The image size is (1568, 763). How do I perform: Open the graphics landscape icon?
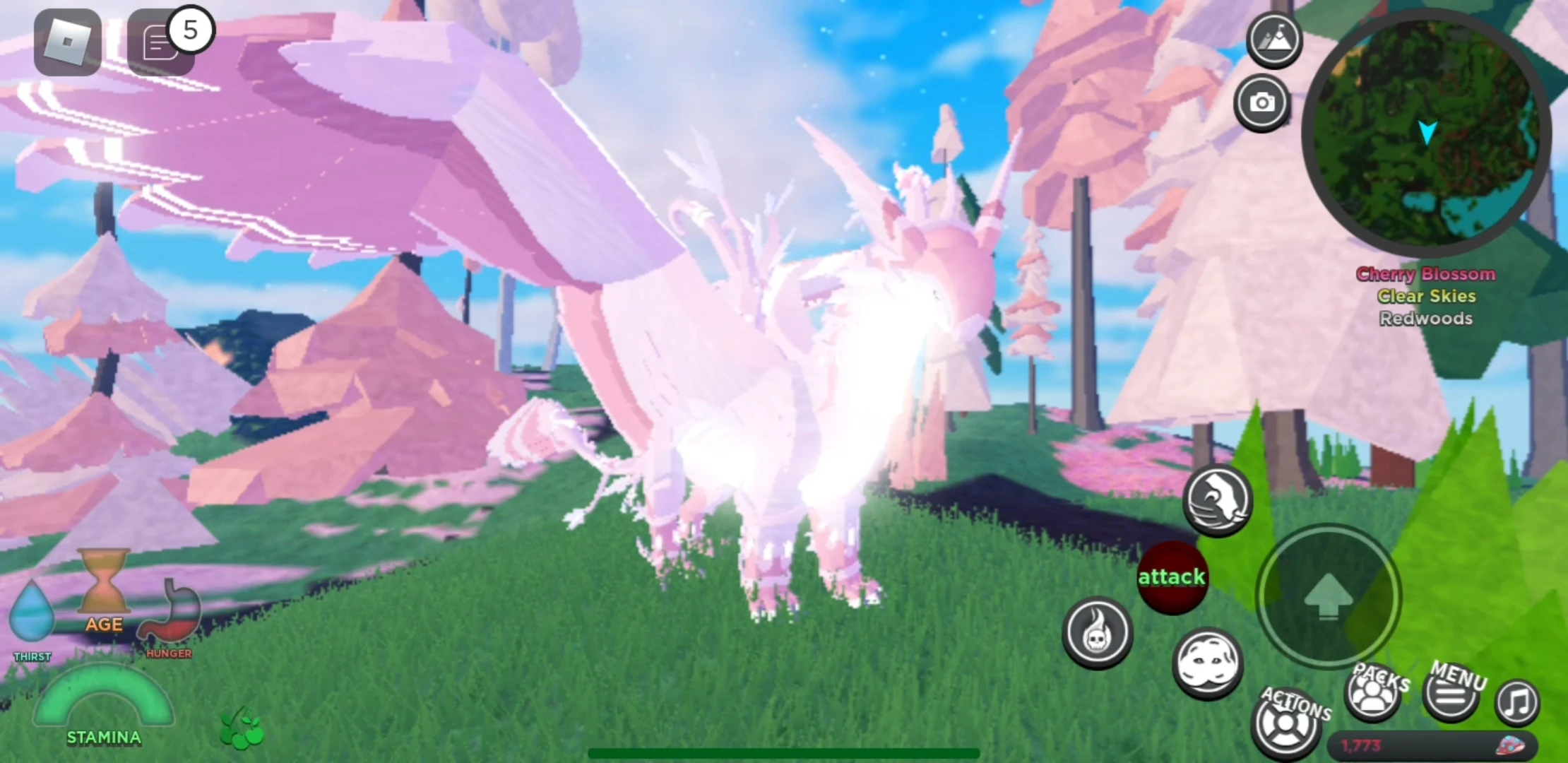[x=1274, y=40]
